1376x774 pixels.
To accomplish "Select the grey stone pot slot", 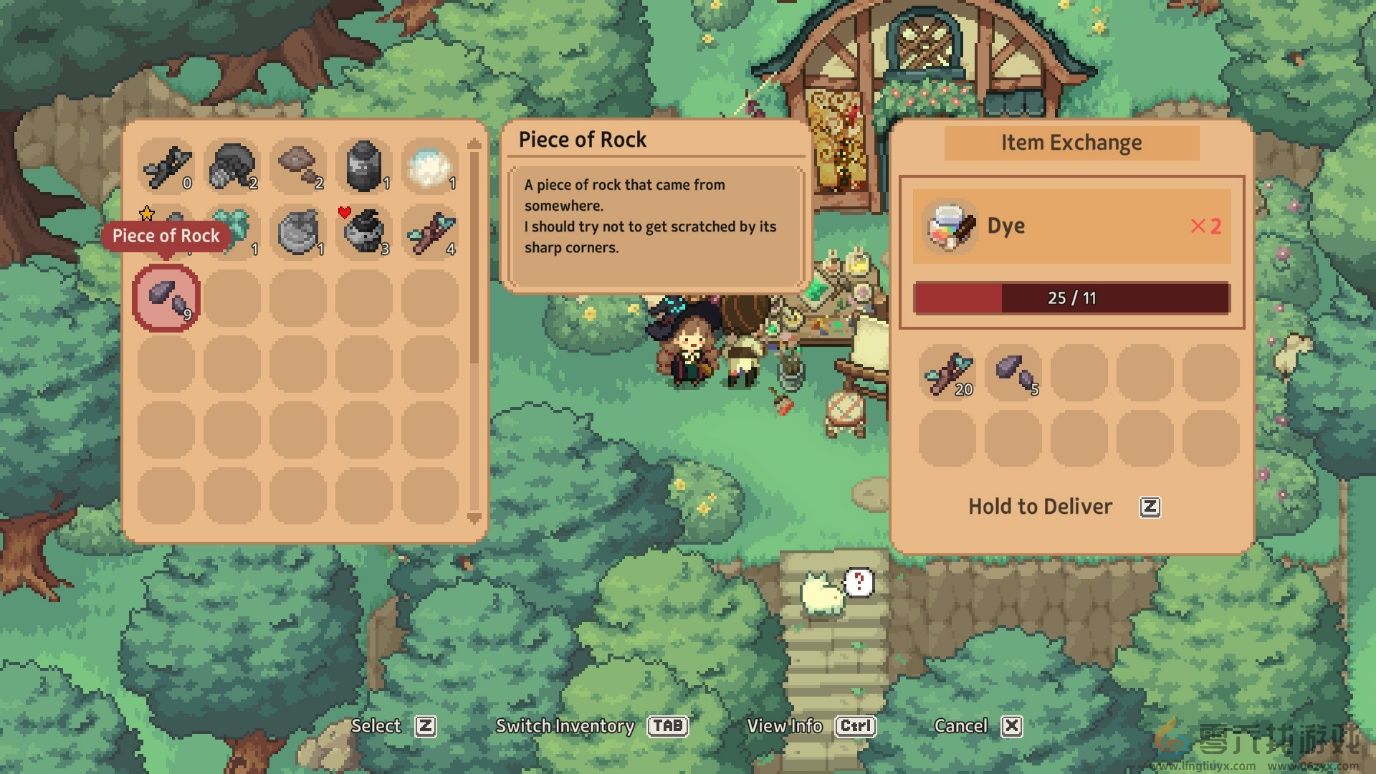I will (x=298, y=232).
